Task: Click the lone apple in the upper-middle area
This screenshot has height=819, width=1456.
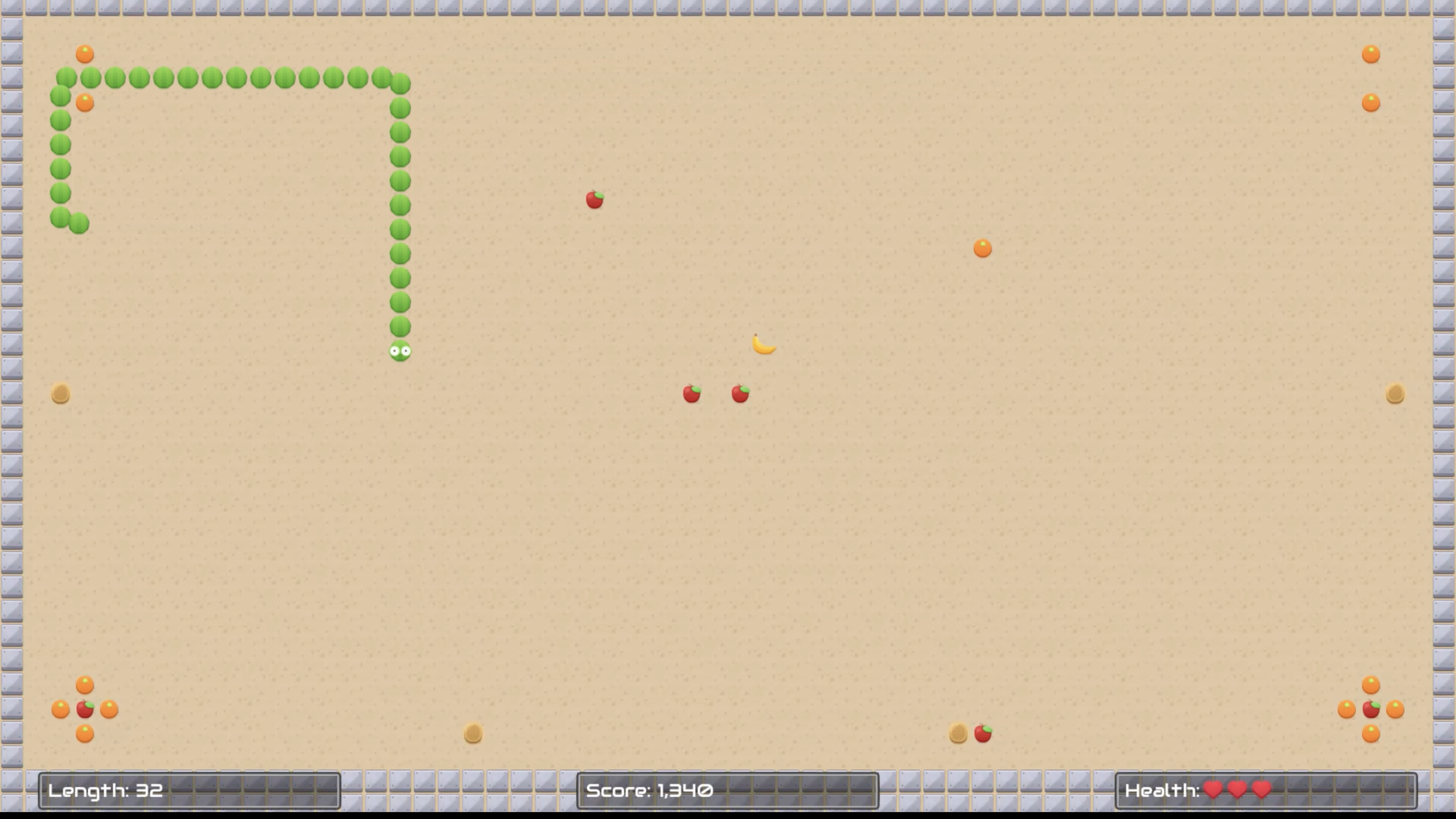Action: [x=594, y=199]
